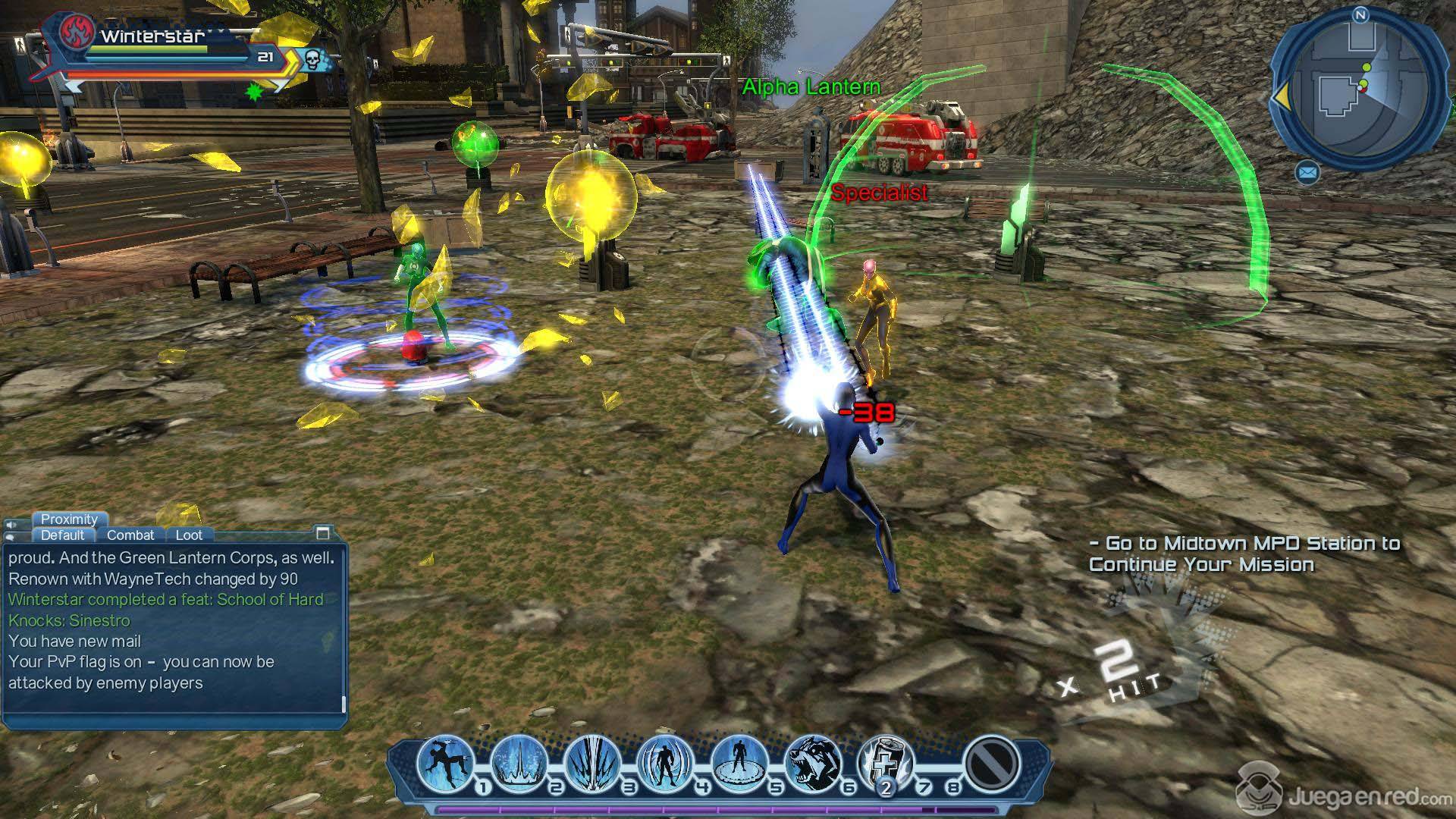1456x819 pixels.
Task: Click the Midtown MPD Station mission objective
Action: tap(1244, 554)
